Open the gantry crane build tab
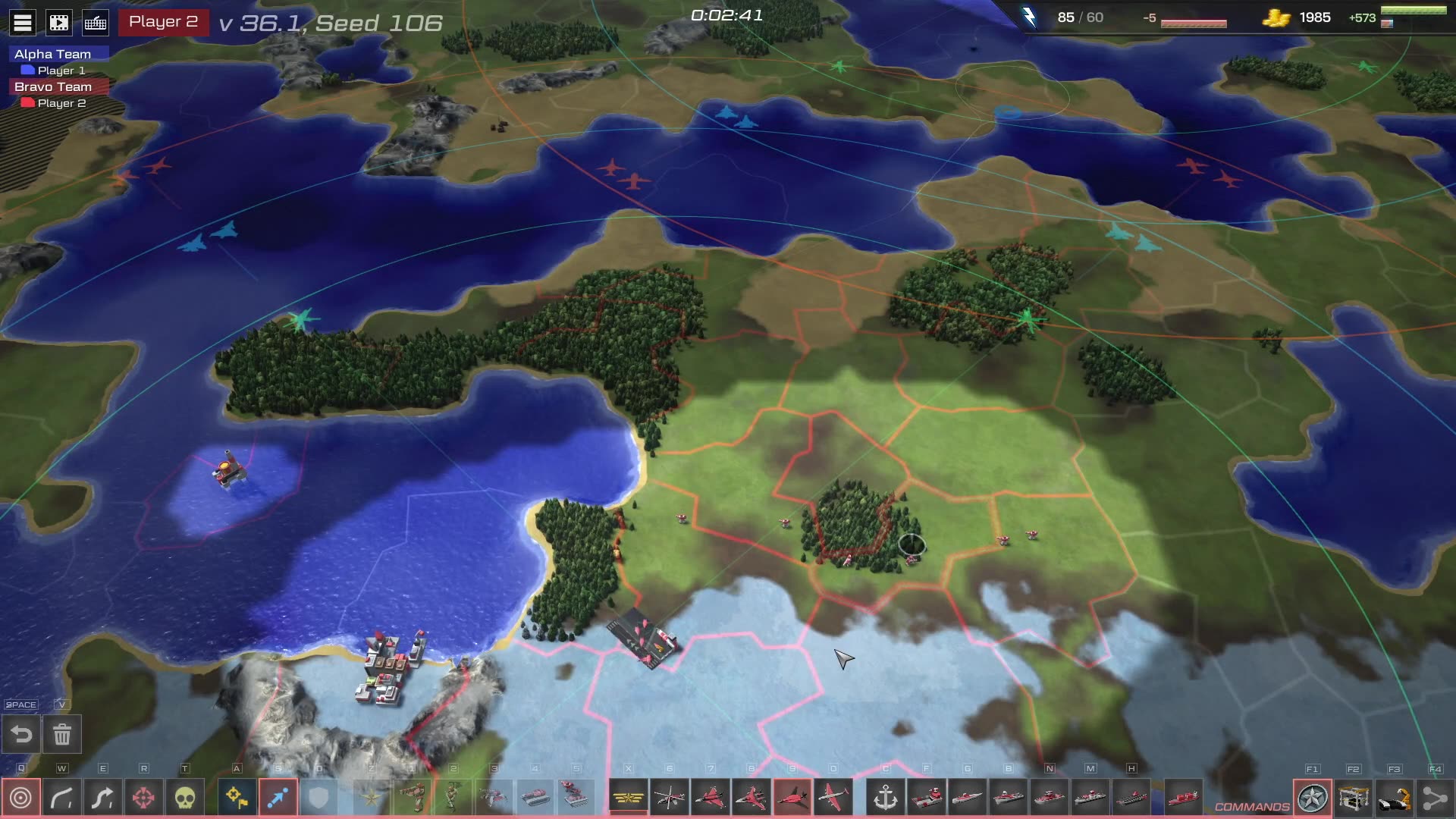The width and height of the screenshot is (1456, 819). click(x=1354, y=798)
